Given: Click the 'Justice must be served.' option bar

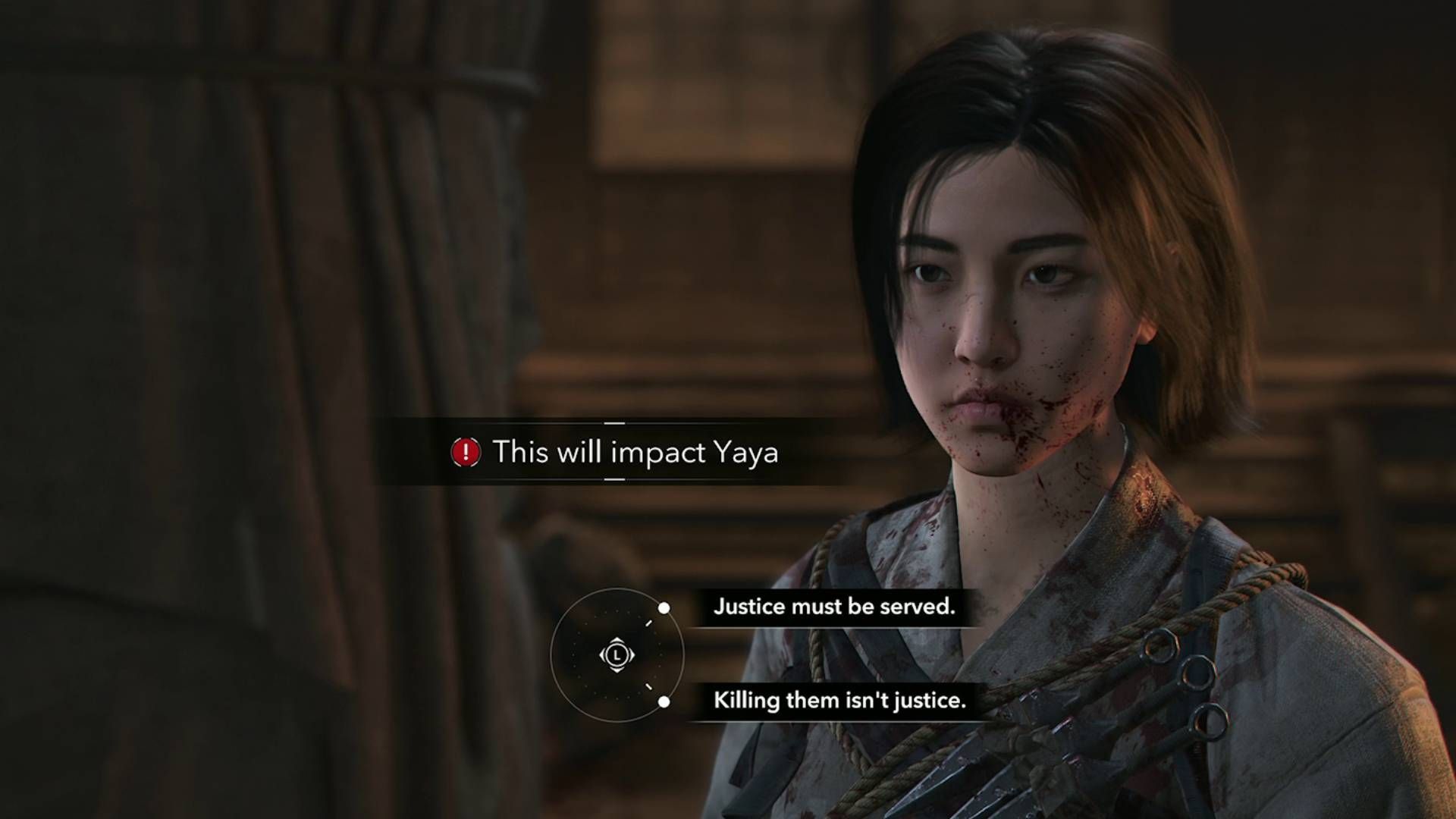Looking at the screenshot, I should pyautogui.click(x=835, y=607).
